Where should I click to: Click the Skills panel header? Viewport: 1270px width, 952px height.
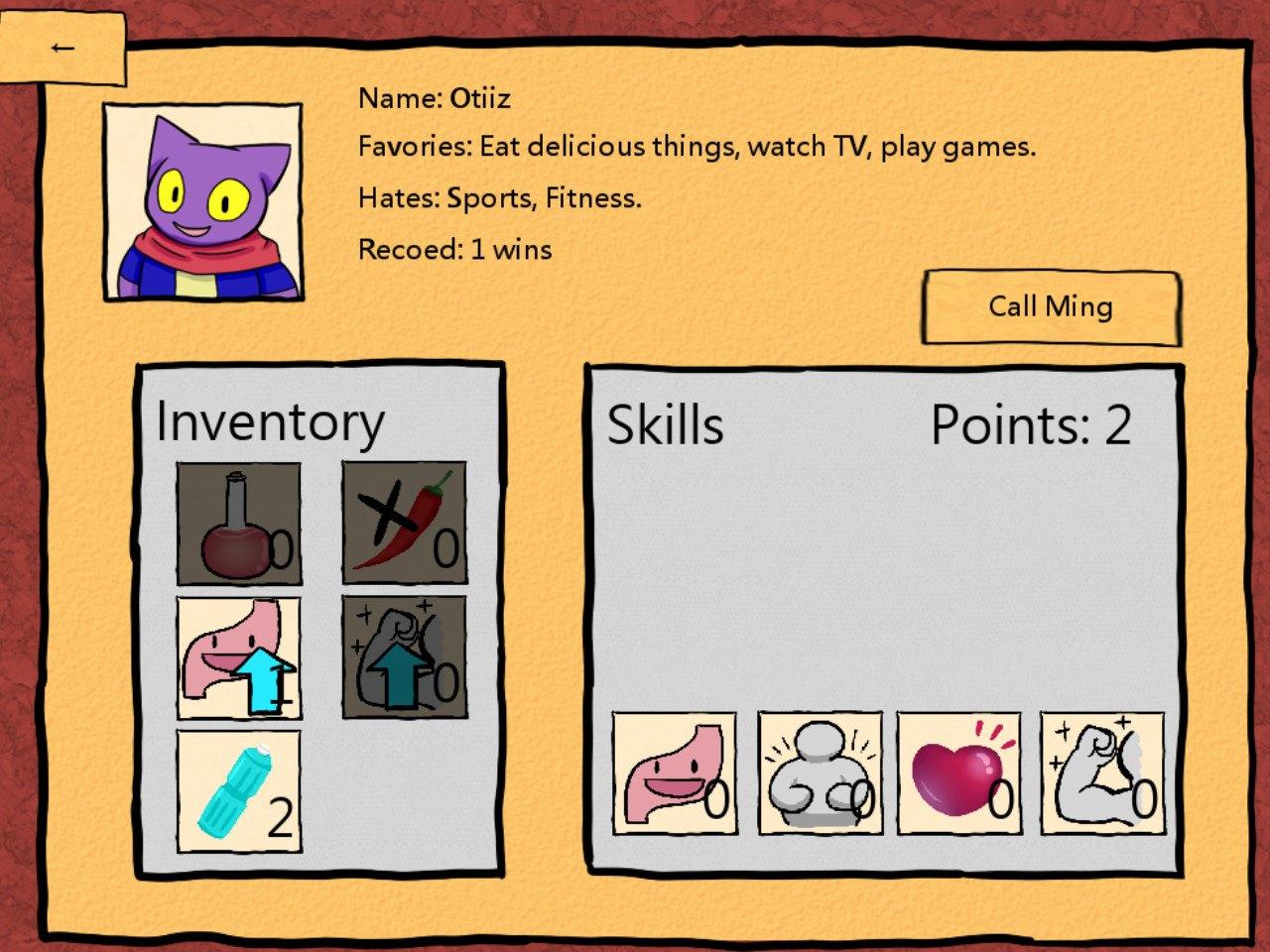pos(666,424)
